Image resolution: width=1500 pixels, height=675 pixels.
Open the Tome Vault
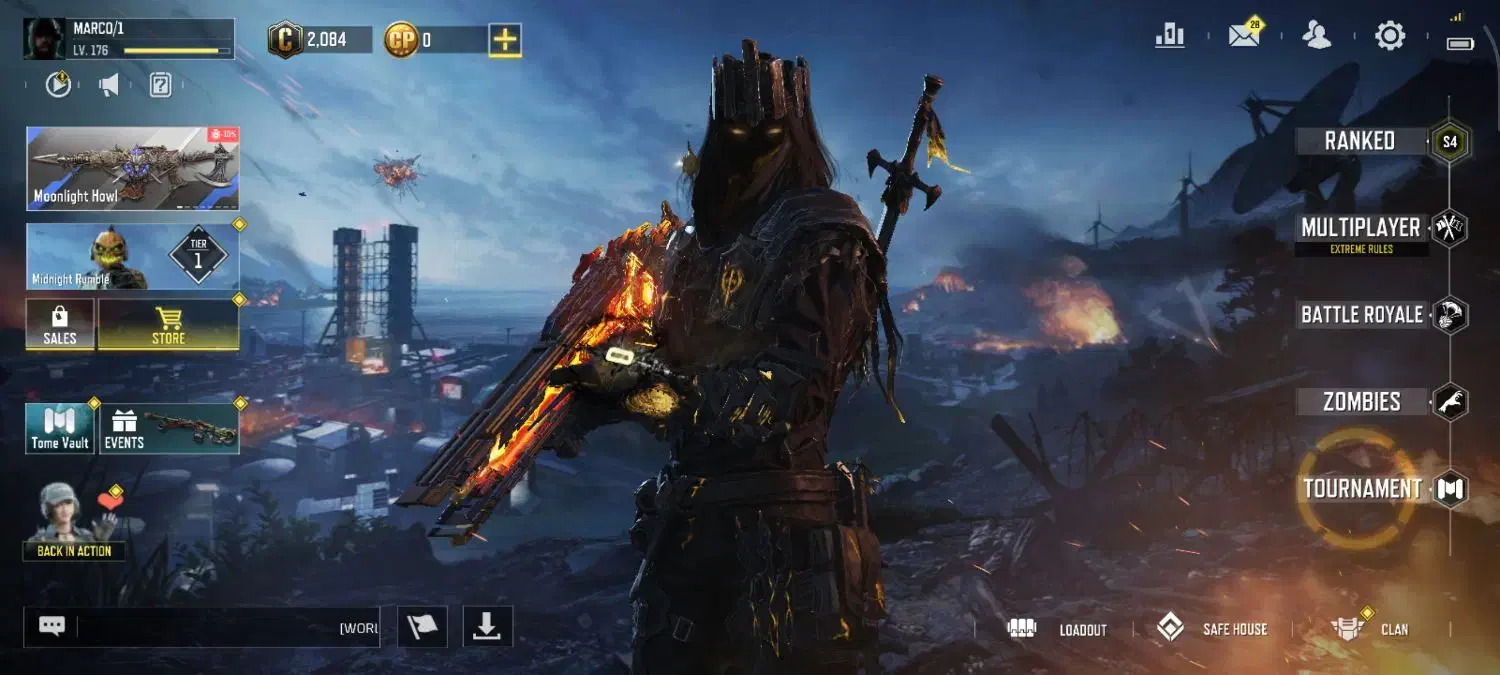click(60, 429)
